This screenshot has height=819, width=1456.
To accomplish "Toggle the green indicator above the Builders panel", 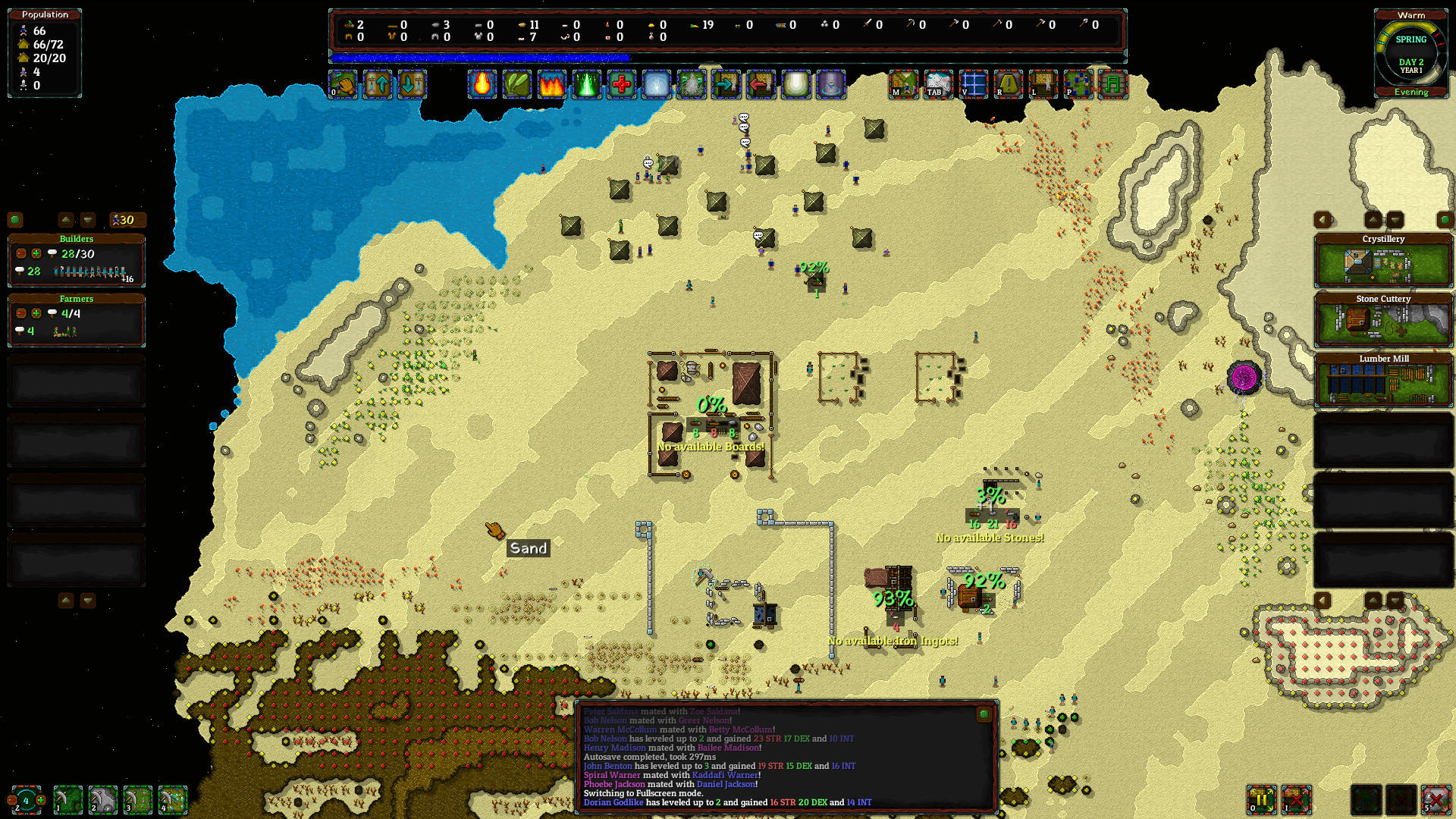I will (16, 220).
